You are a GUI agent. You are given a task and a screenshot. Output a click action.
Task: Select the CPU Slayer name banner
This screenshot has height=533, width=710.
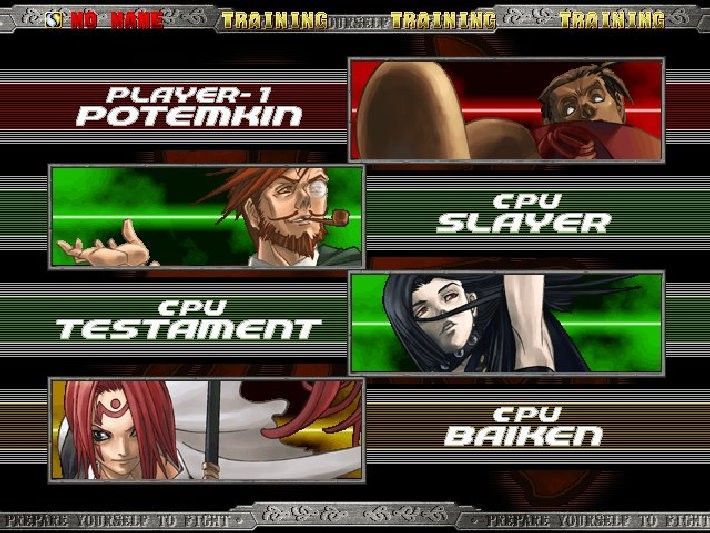(x=523, y=214)
